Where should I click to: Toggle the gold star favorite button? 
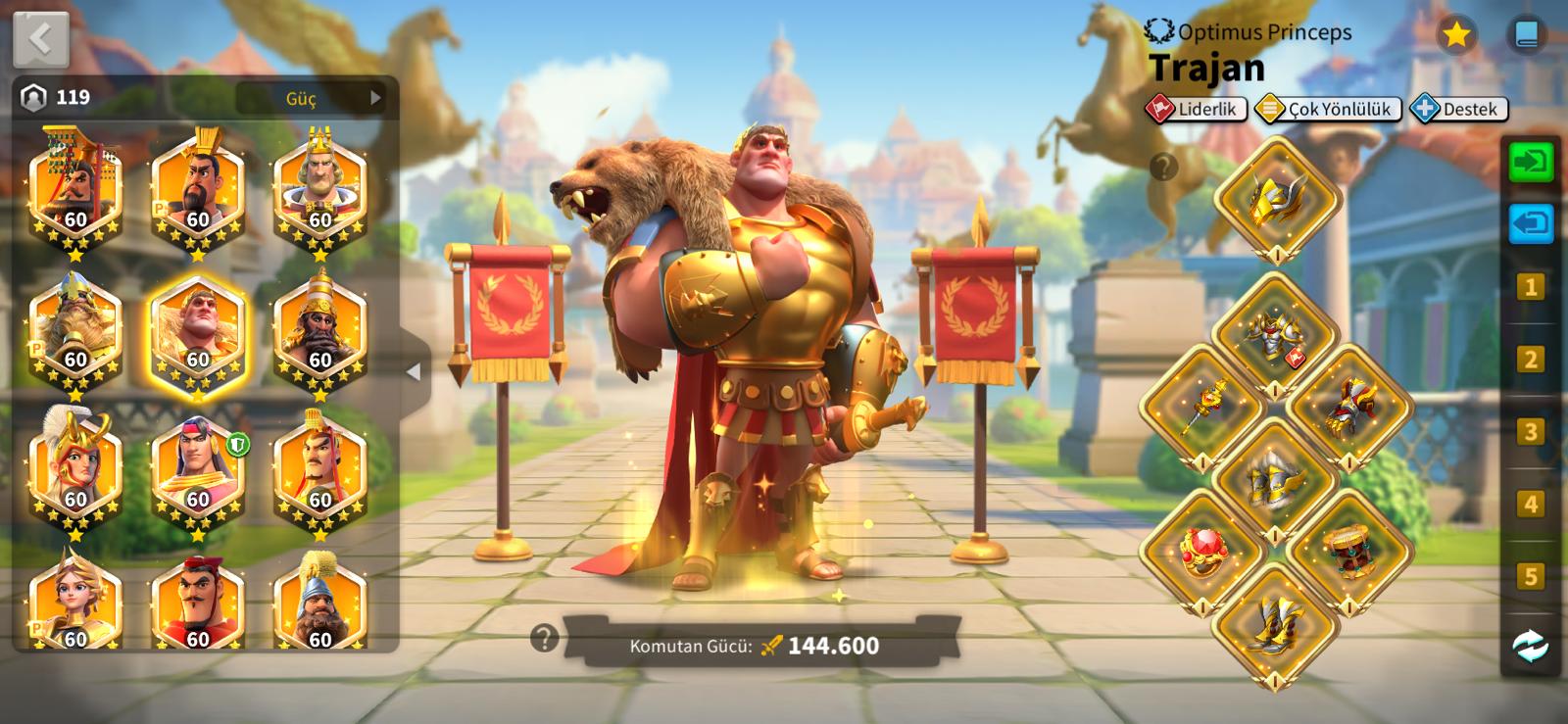pos(1456,35)
